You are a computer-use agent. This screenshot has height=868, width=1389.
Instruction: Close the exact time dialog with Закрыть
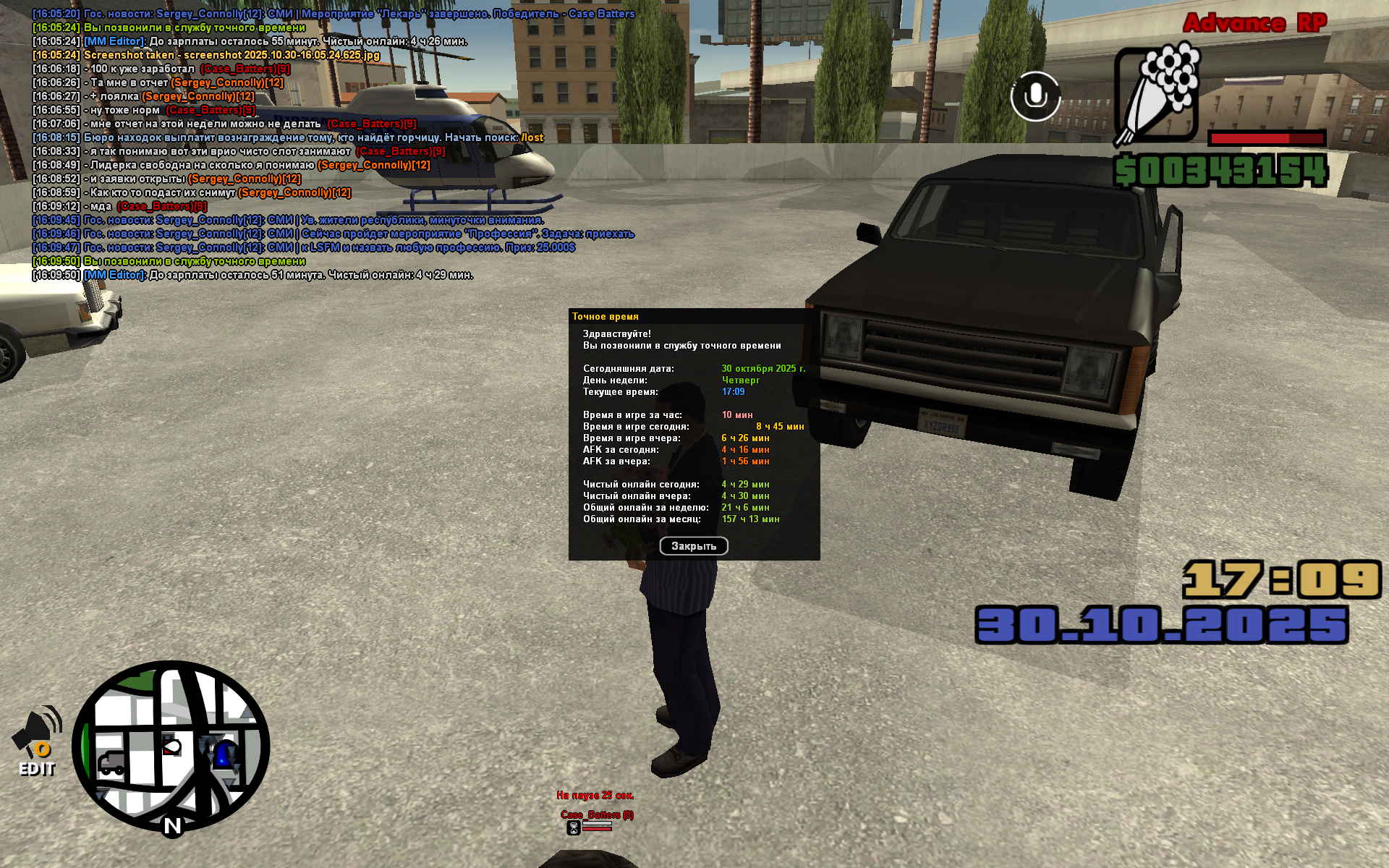point(693,546)
